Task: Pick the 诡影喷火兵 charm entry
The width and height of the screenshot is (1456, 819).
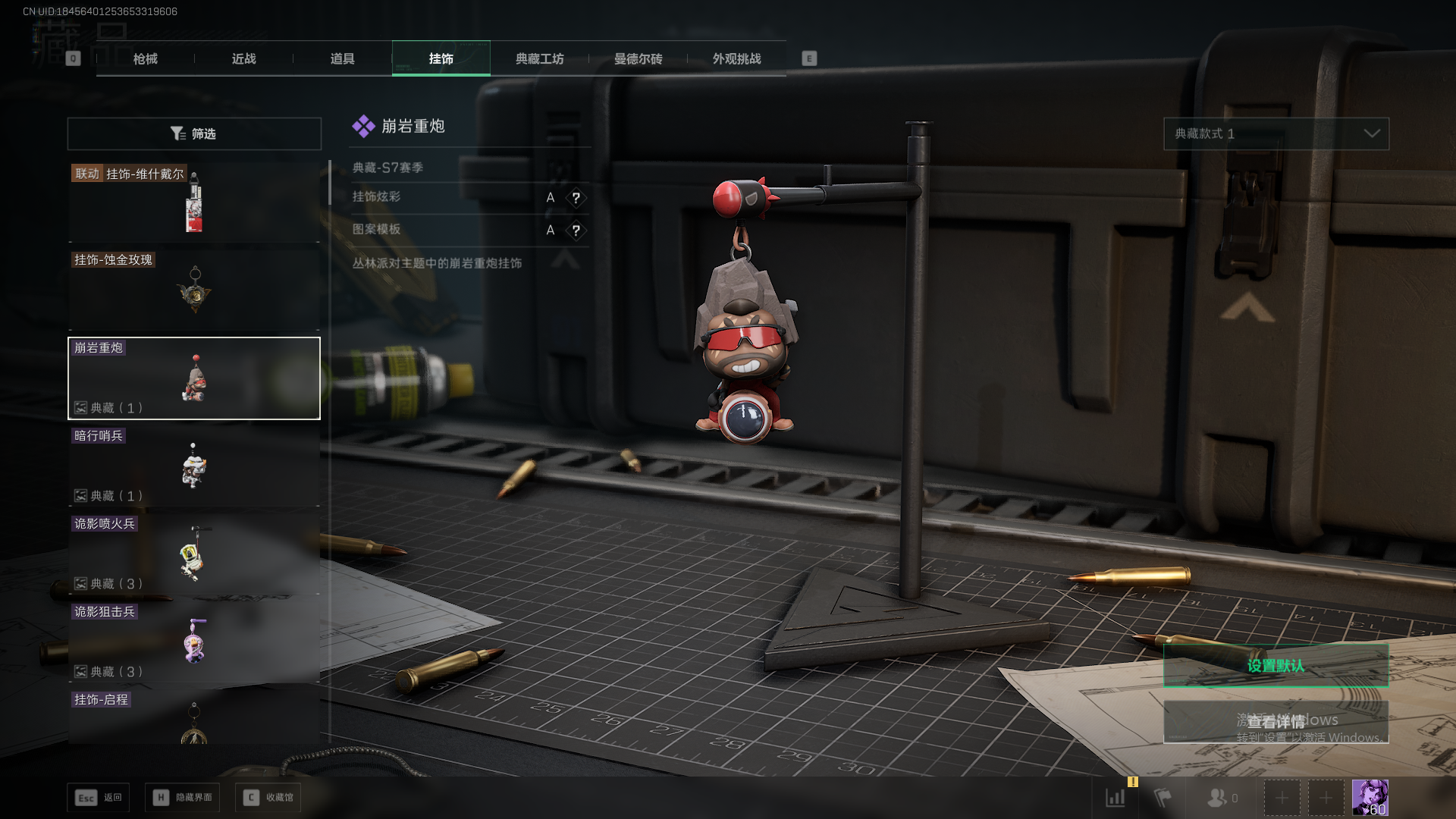Action: click(194, 554)
